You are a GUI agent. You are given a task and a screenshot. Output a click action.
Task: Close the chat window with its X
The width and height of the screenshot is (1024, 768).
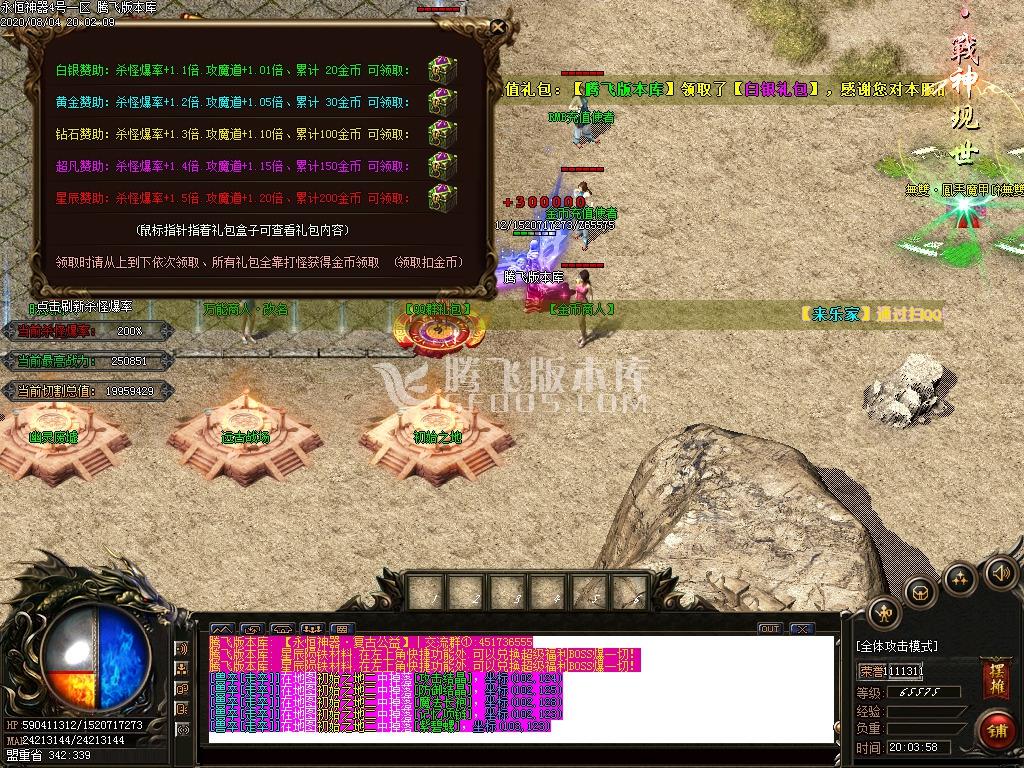(802, 629)
